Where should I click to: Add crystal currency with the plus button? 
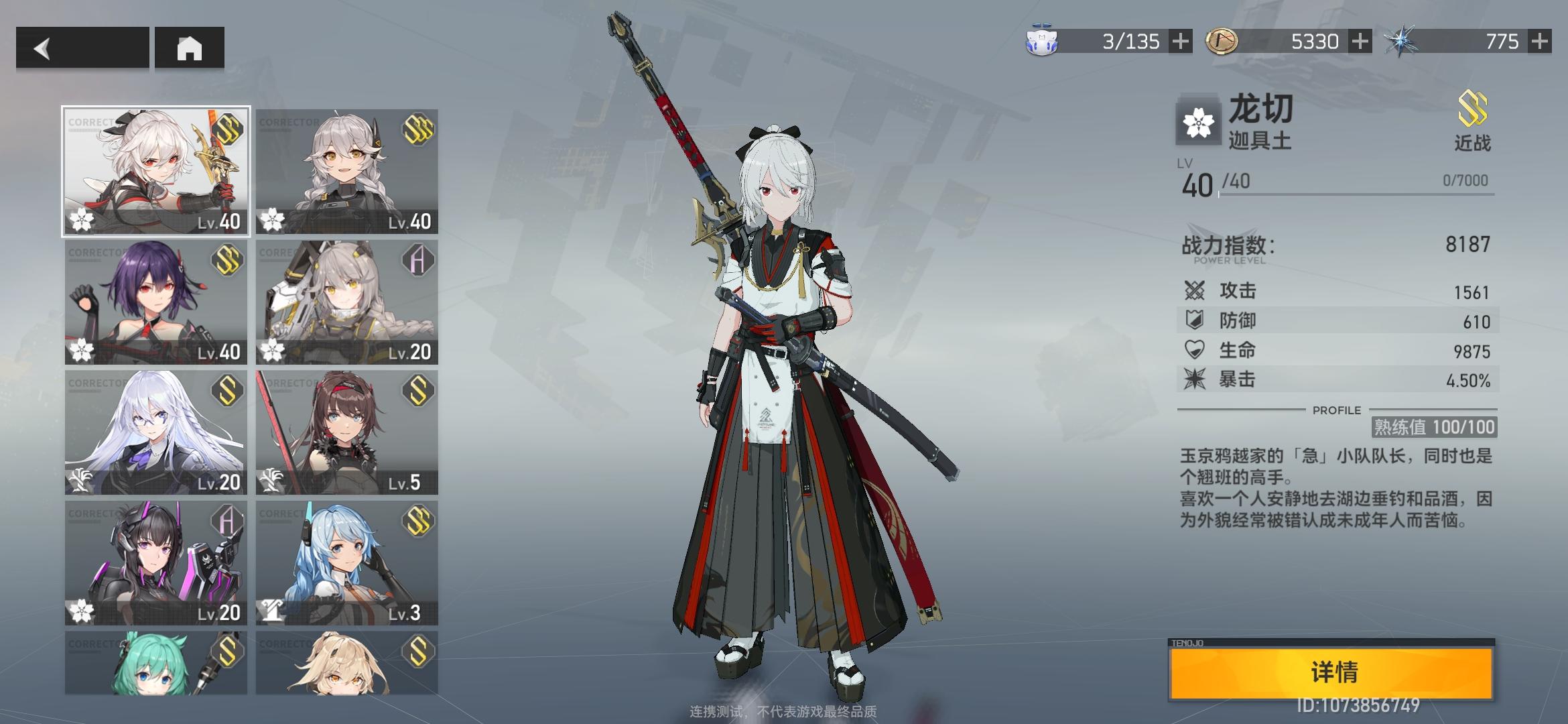coord(1539,42)
